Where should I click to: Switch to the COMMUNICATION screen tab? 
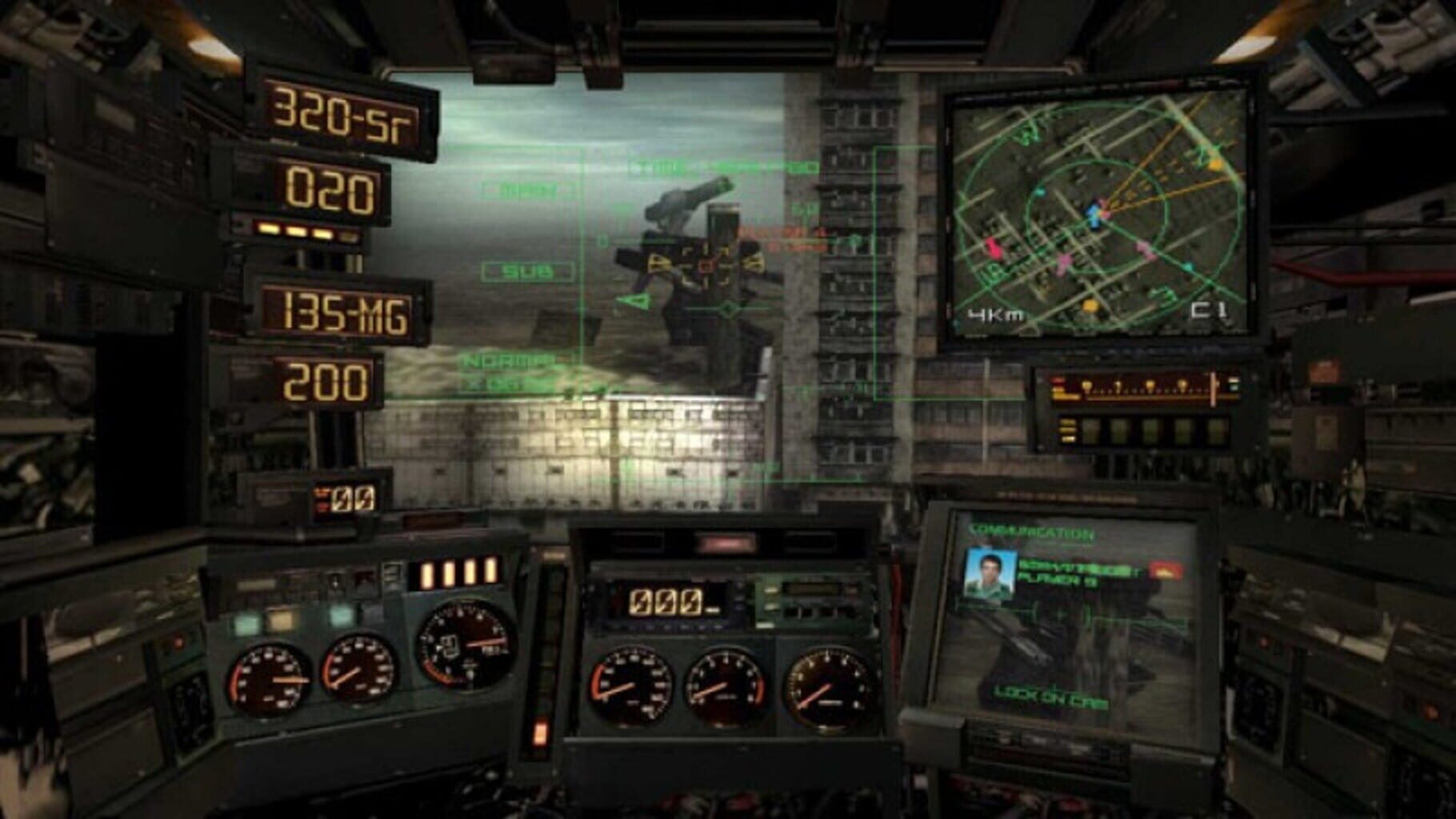tap(1031, 530)
